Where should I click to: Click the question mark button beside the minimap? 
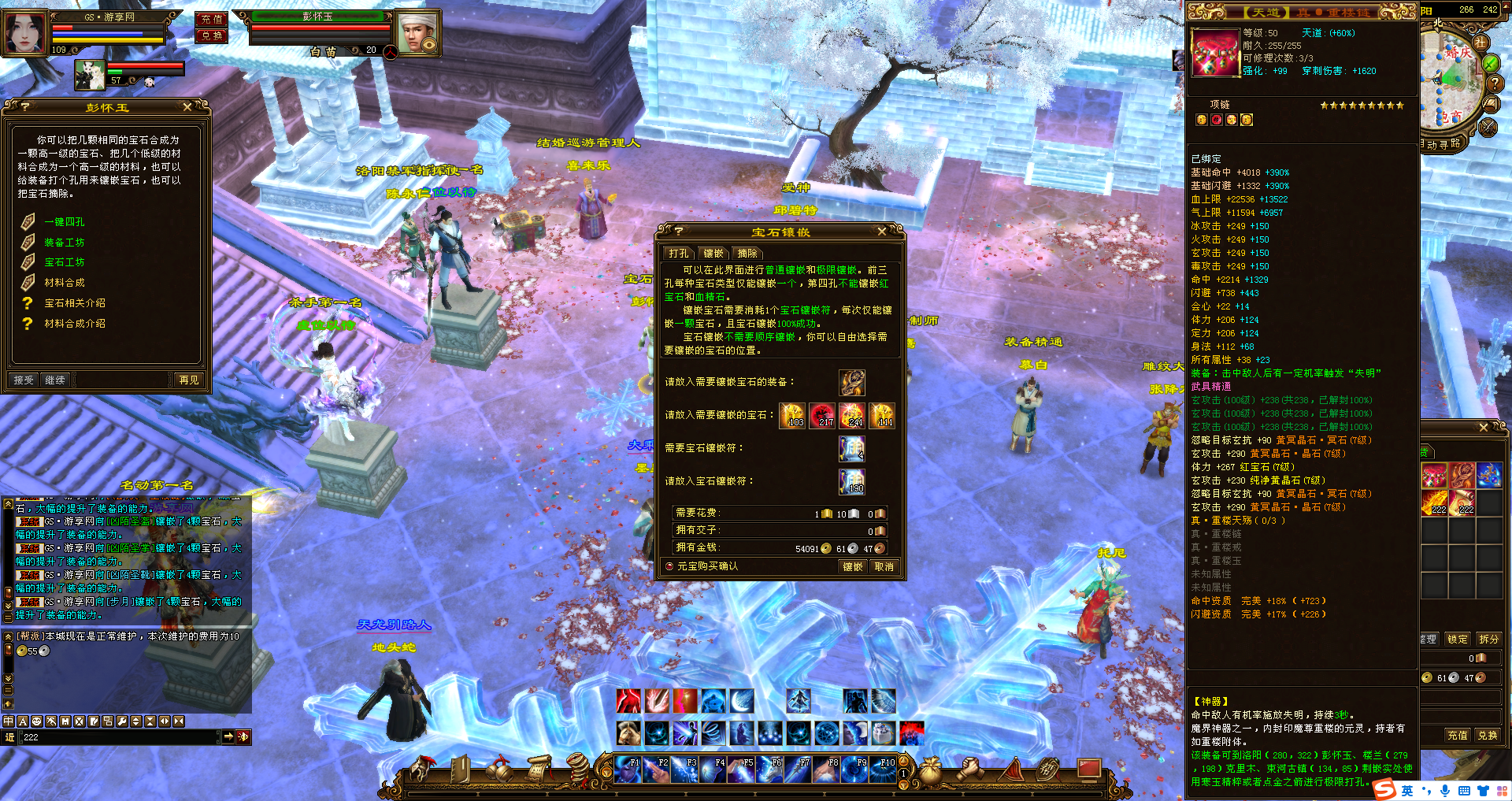1494,83
